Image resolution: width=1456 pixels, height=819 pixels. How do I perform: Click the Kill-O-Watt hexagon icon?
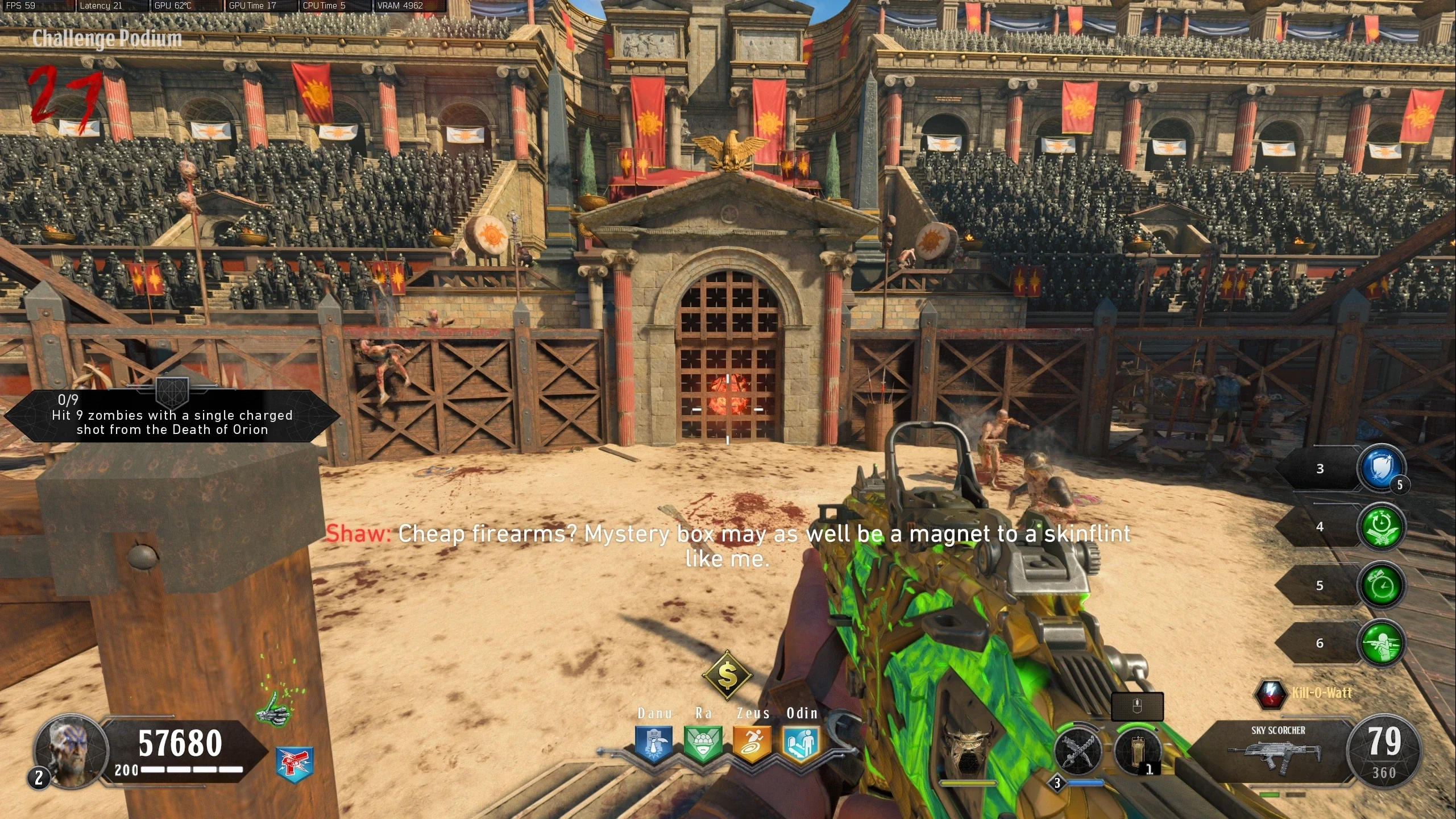point(1270,694)
